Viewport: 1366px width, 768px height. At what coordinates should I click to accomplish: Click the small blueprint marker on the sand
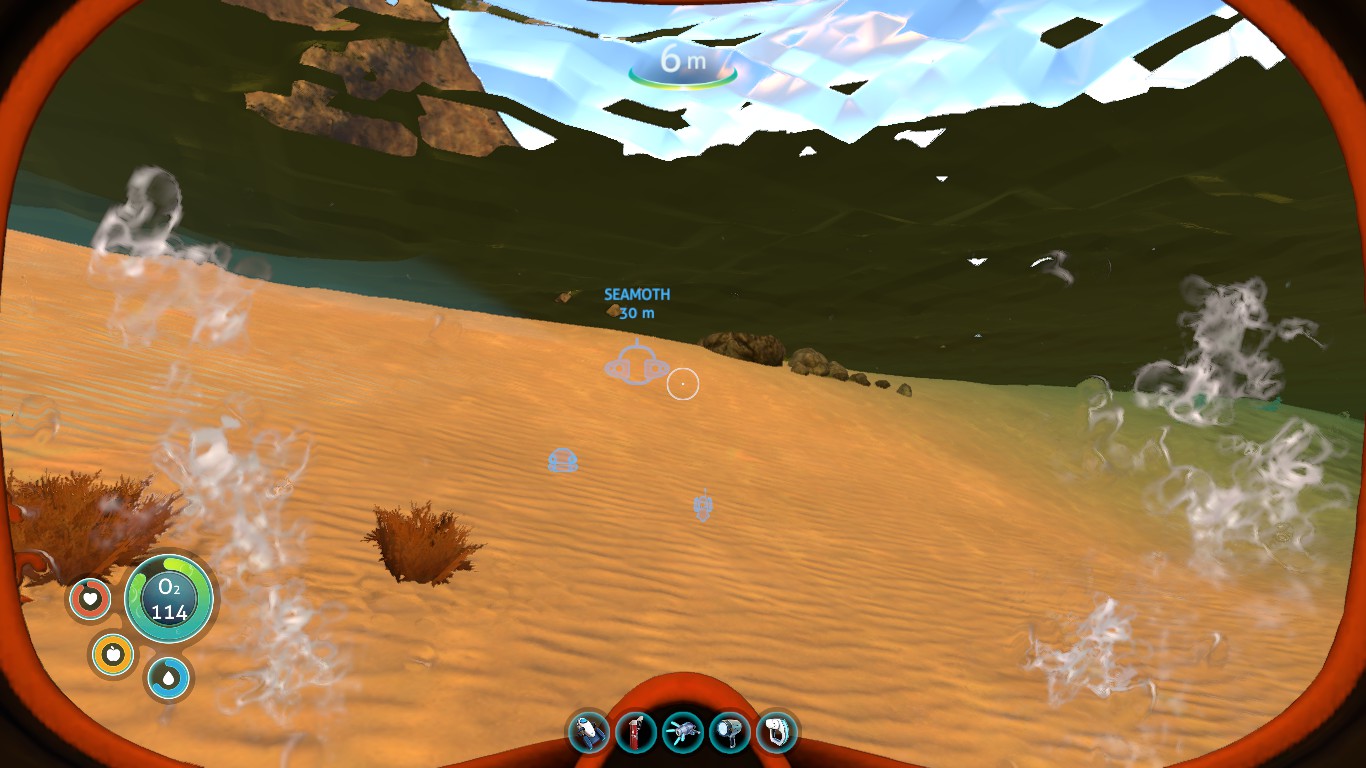[563, 461]
